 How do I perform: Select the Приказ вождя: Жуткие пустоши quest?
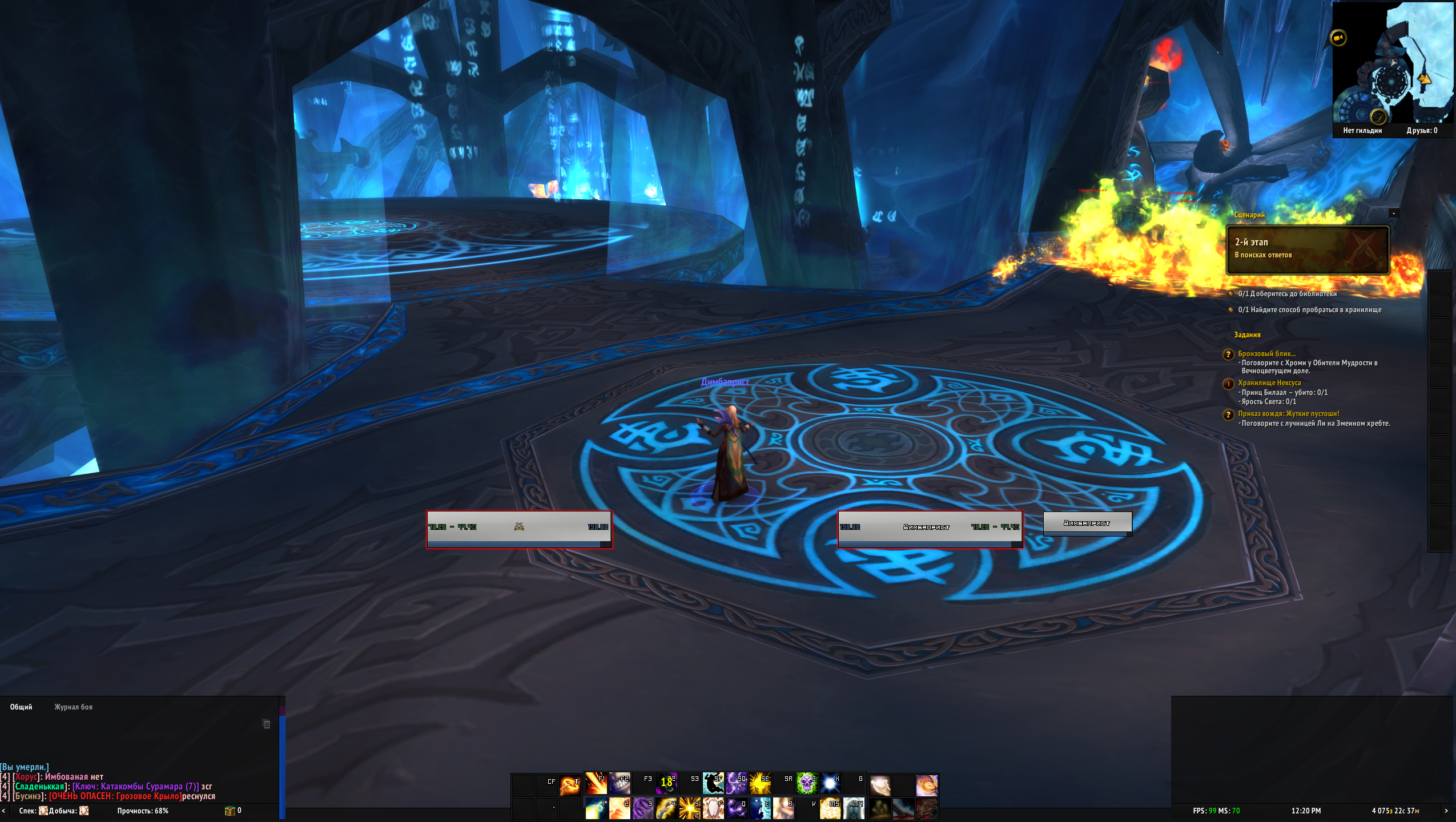pyautogui.click(x=1288, y=414)
